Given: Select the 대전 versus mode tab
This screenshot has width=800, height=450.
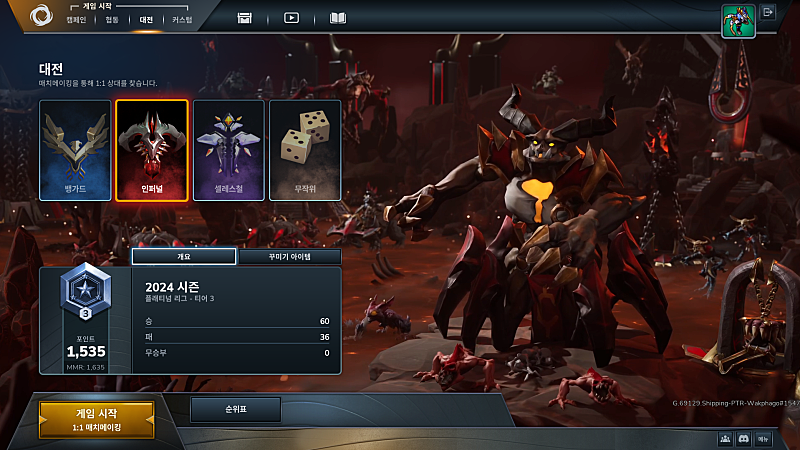Looking at the screenshot, I should [x=146, y=19].
